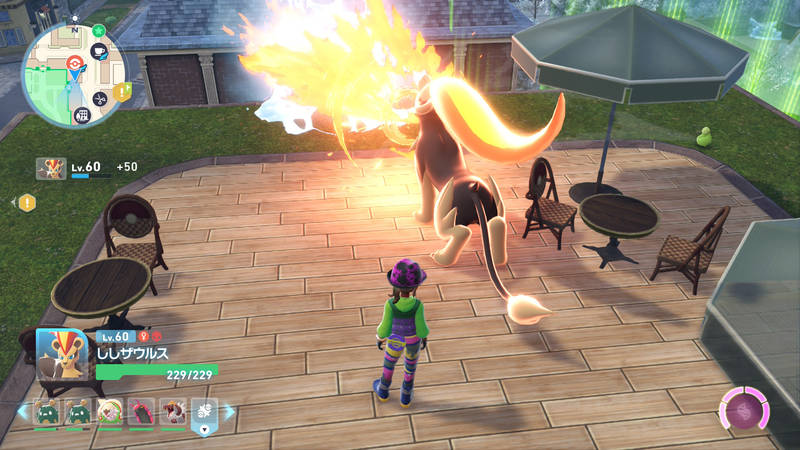The width and height of the screenshot is (800, 450).
Task: Click the green star marker on minimap
Action: (x=98, y=31)
